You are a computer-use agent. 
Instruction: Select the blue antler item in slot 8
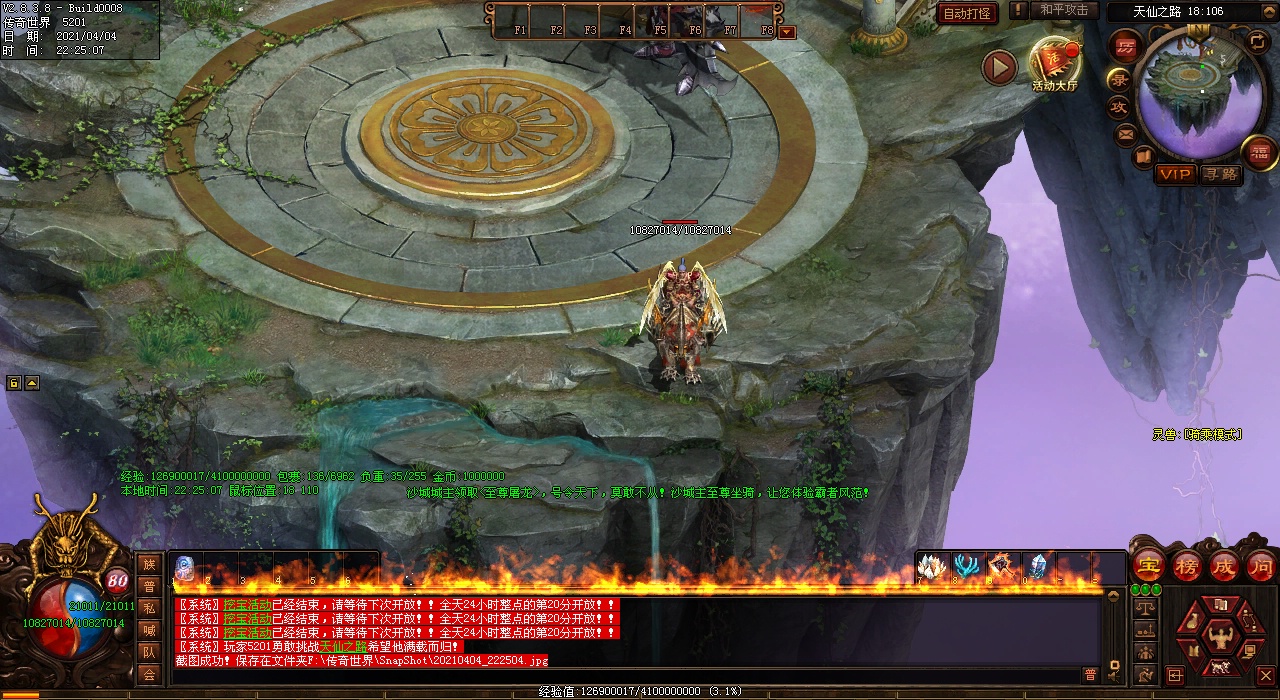coord(966,567)
